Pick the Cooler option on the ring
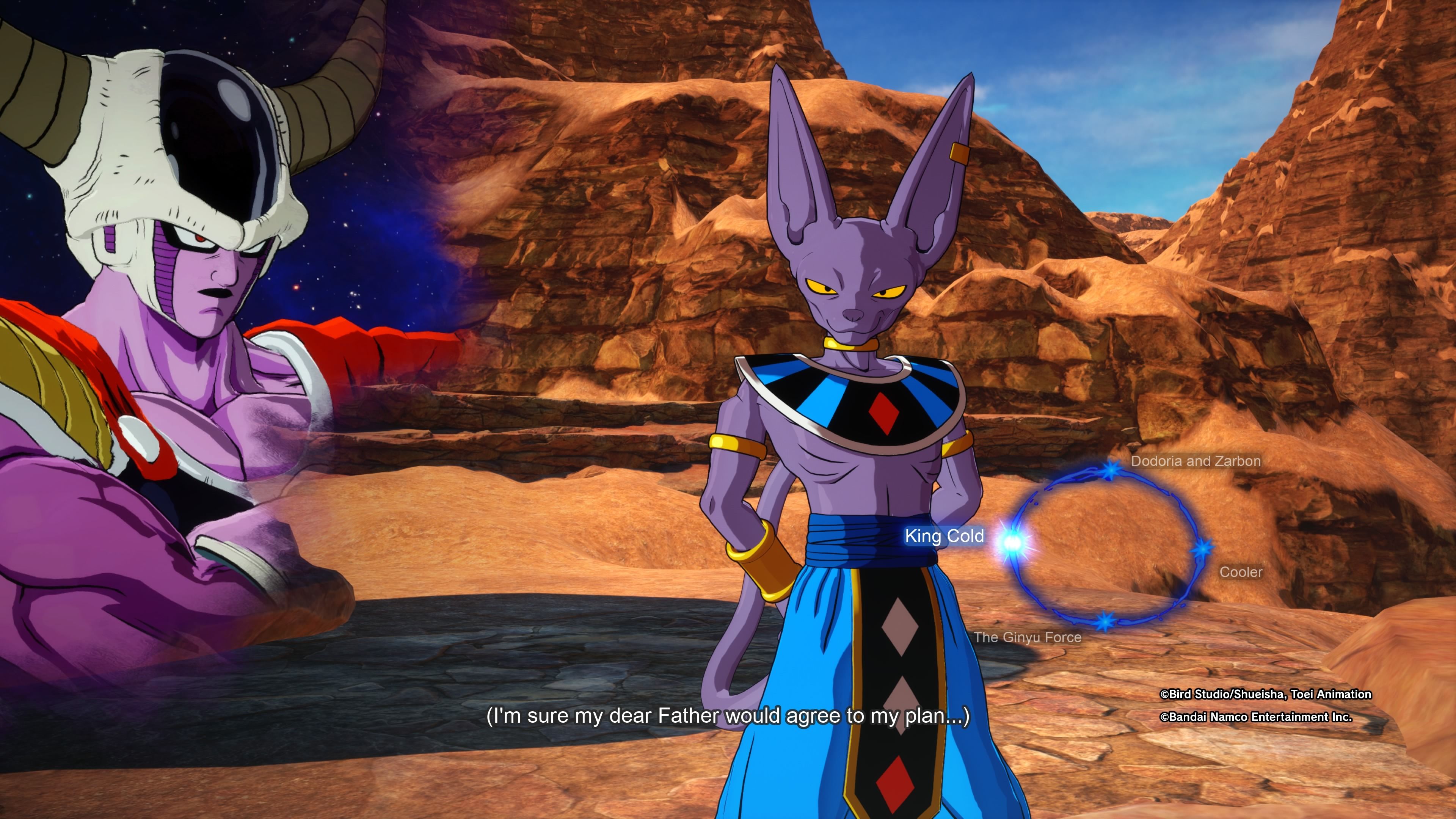Screen dimensions: 1456x819 pos(1241,572)
